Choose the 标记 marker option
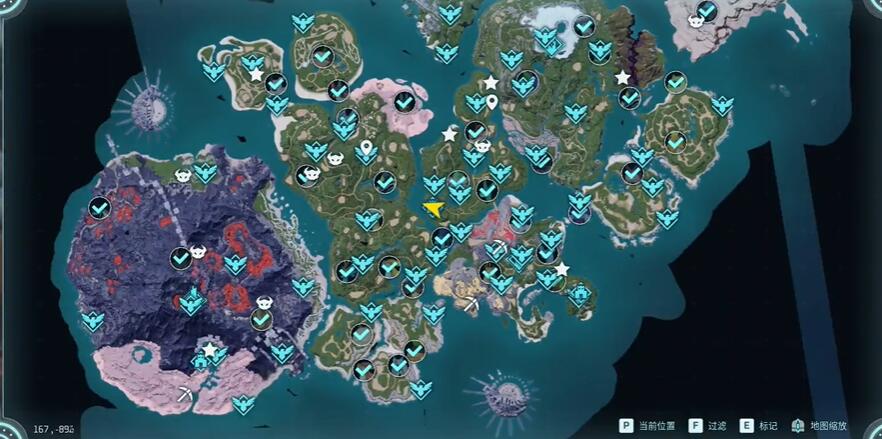Screen dimensions: 882x439 758,426
